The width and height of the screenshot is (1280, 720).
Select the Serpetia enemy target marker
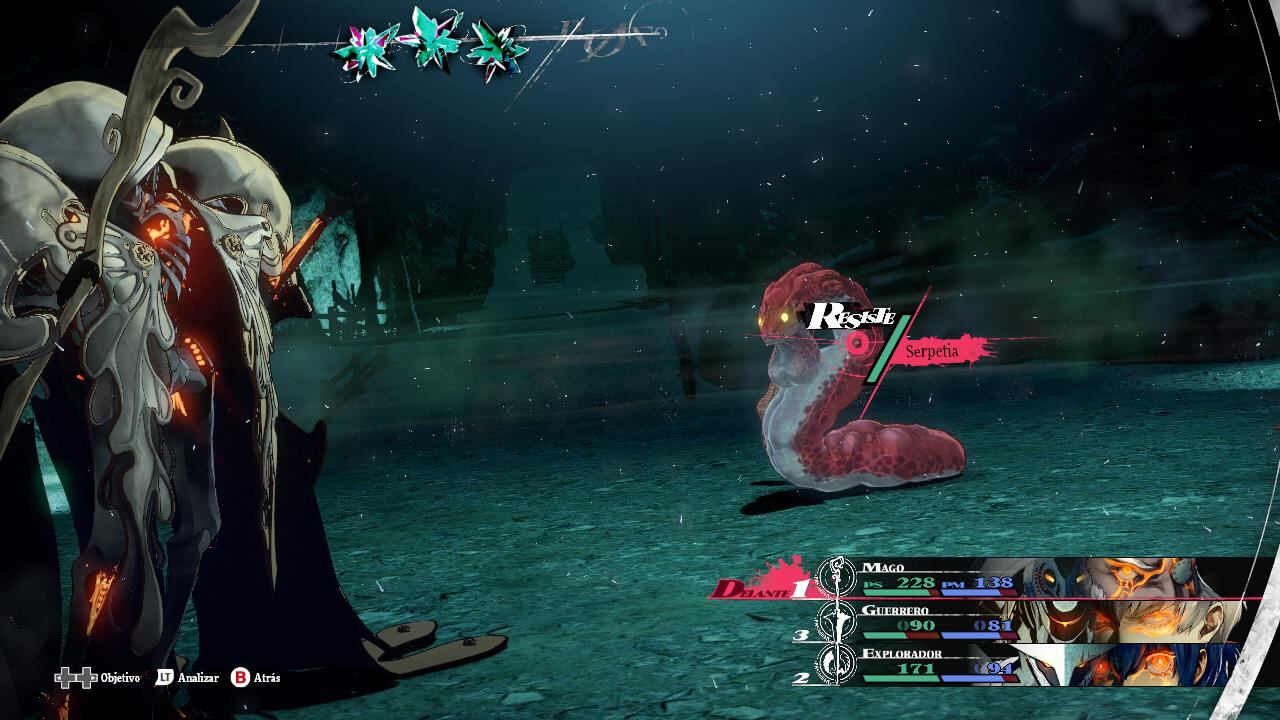(x=857, y=344)
